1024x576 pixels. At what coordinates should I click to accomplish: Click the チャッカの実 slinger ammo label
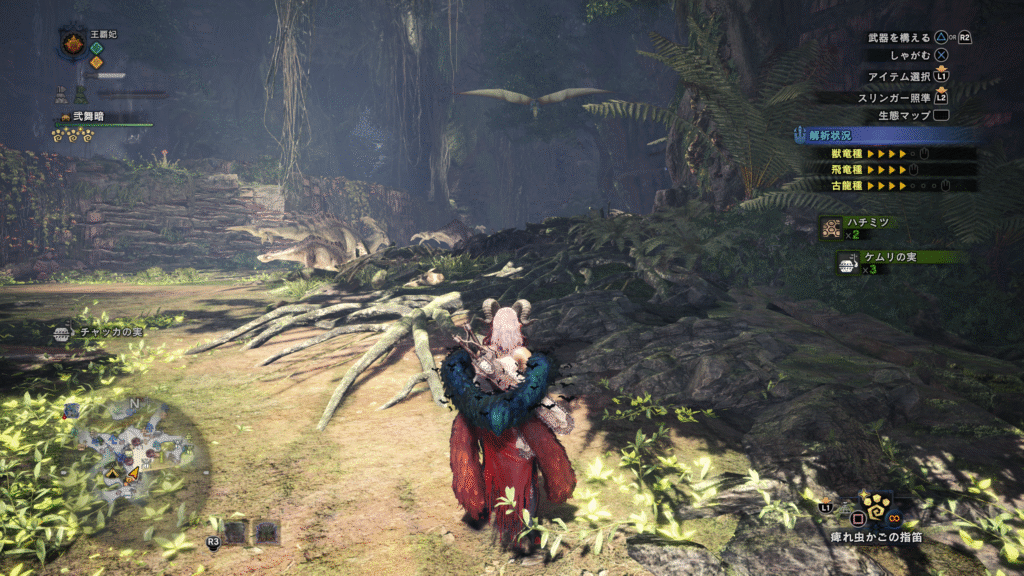pyautogui.click(x=110, y=333)
